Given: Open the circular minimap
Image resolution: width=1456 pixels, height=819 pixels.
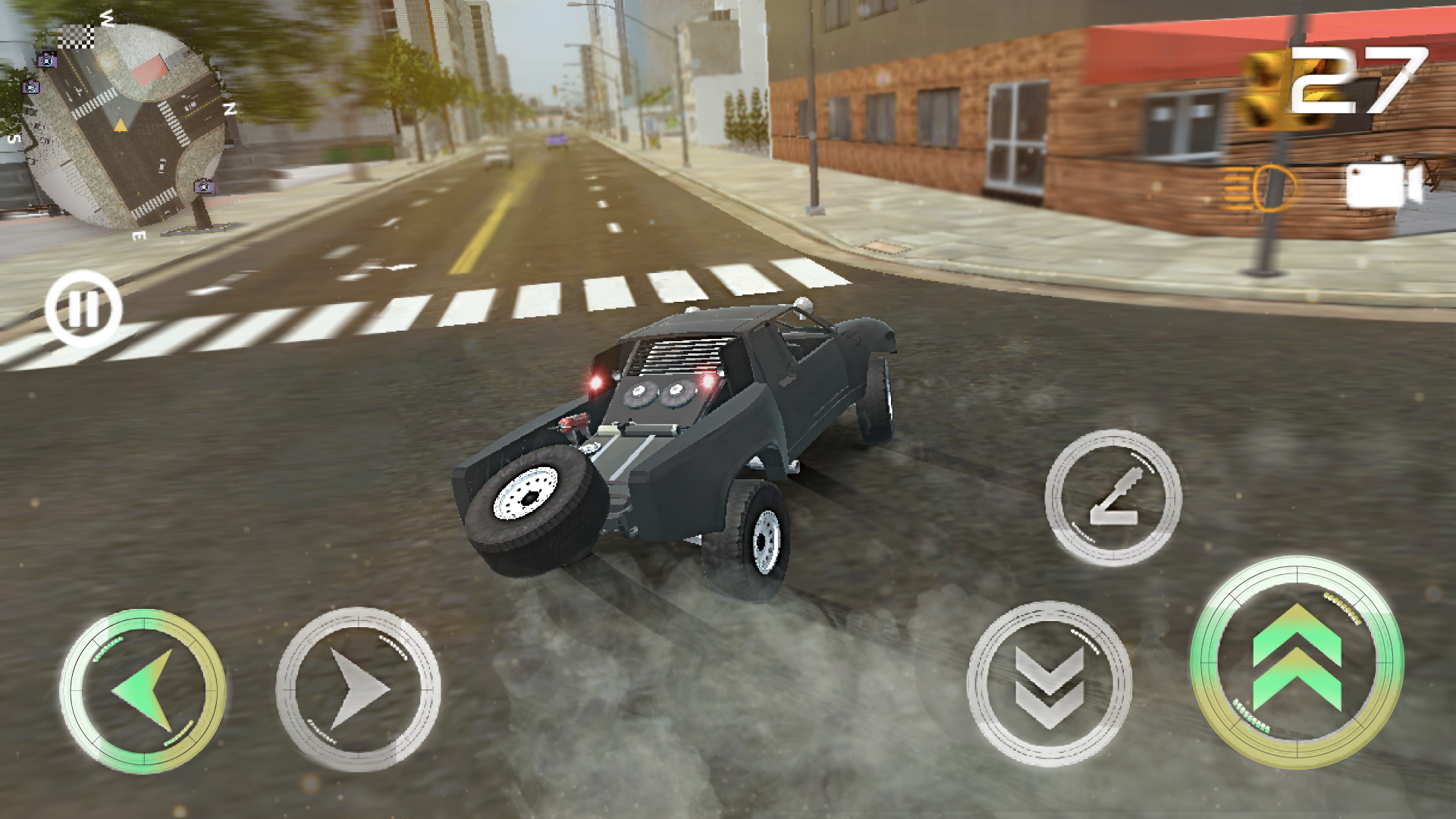Looking at the screenshot, I should (x=125, y=125).
